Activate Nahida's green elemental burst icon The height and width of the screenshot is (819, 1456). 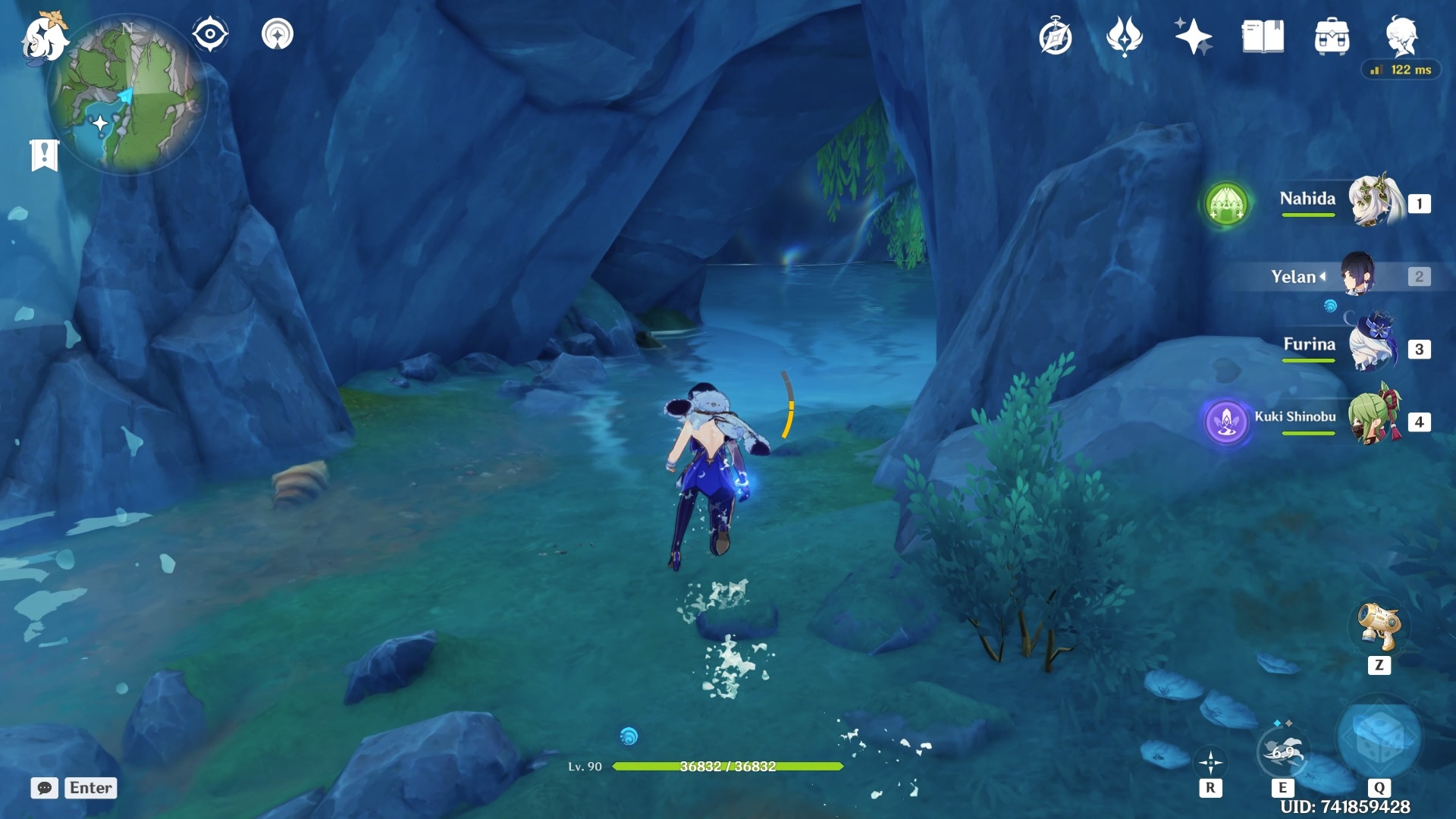1226,204
